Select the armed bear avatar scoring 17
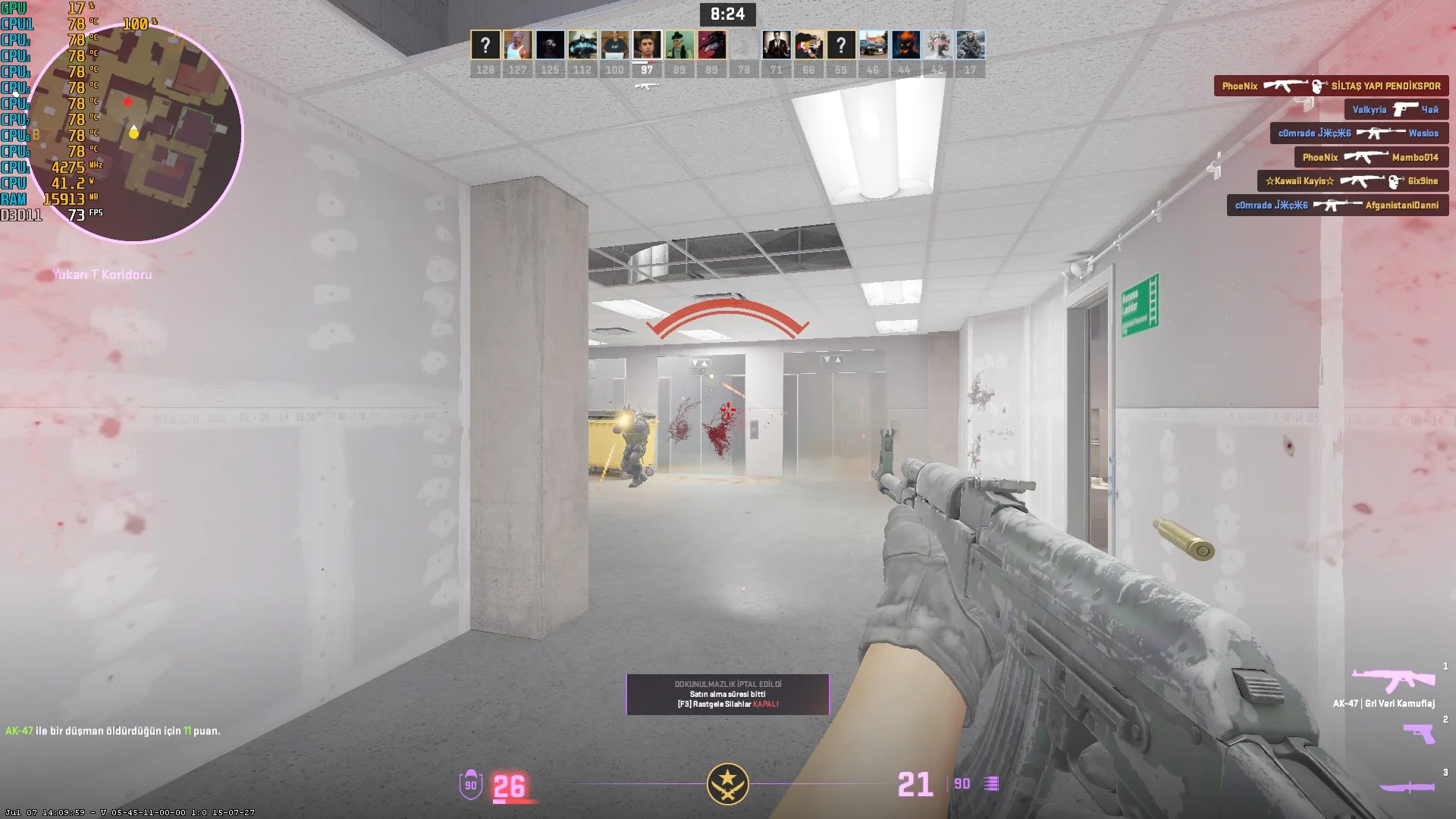 (x=971, y=45)
